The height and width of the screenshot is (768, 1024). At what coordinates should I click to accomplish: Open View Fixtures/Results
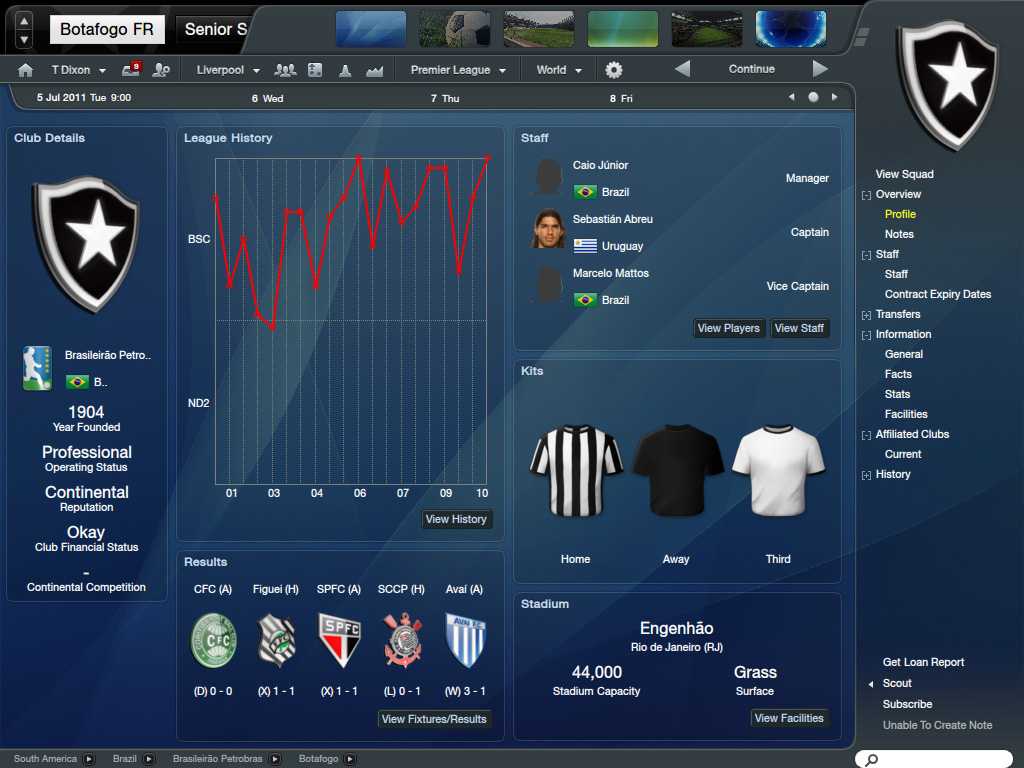(434, 719)
